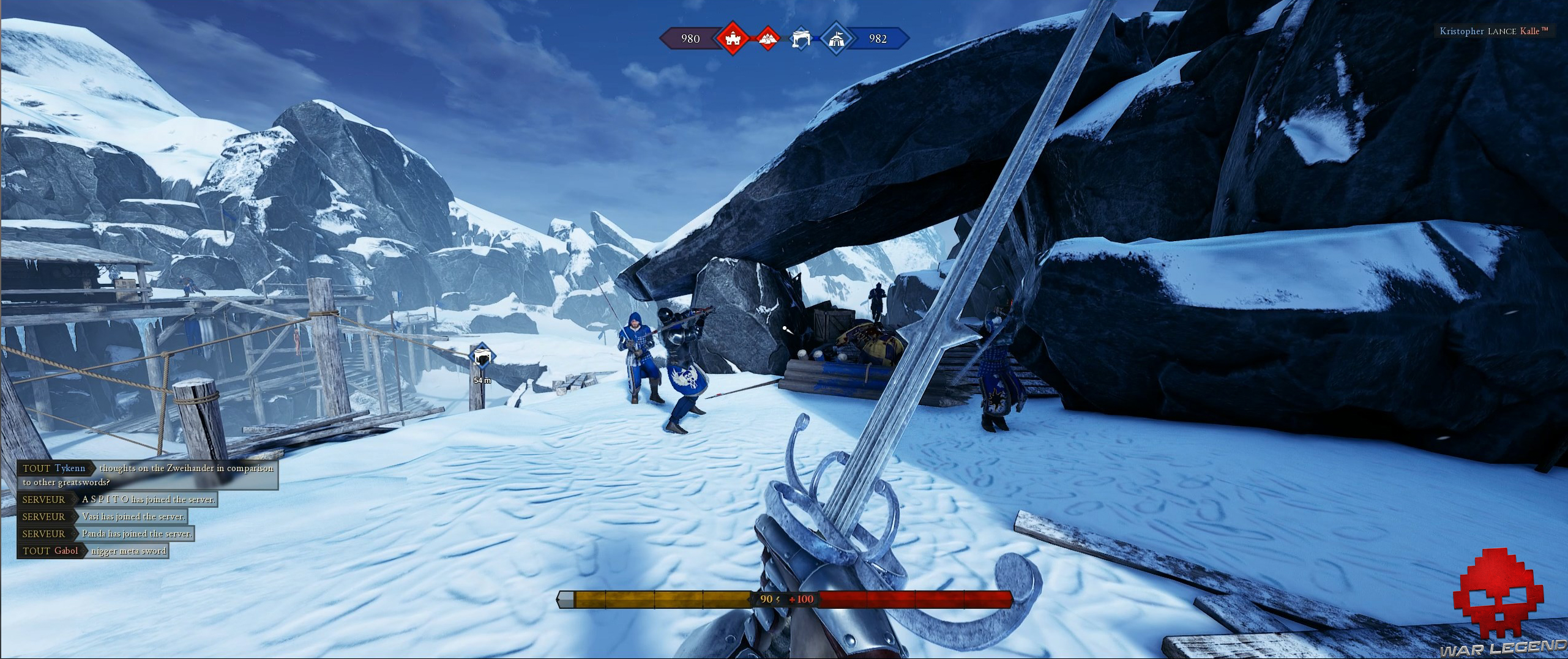Select the red team score banner showing 980
Image resolution: width=1568 pixels, height=659 pixels.
pos(690,39)
